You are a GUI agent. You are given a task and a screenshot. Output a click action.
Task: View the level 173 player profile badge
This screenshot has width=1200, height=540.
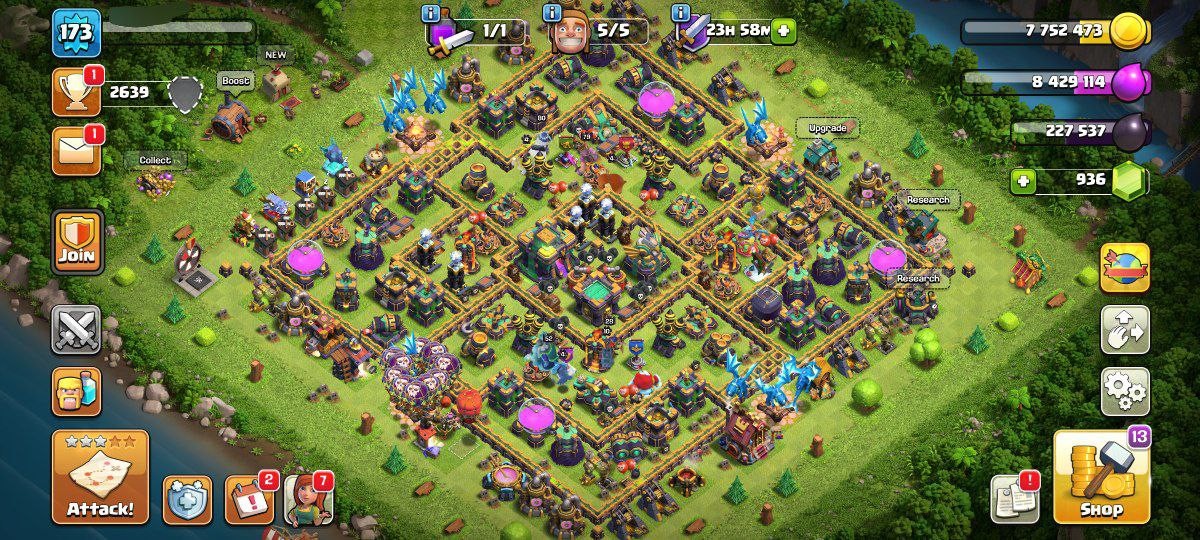tap(76, 33)
